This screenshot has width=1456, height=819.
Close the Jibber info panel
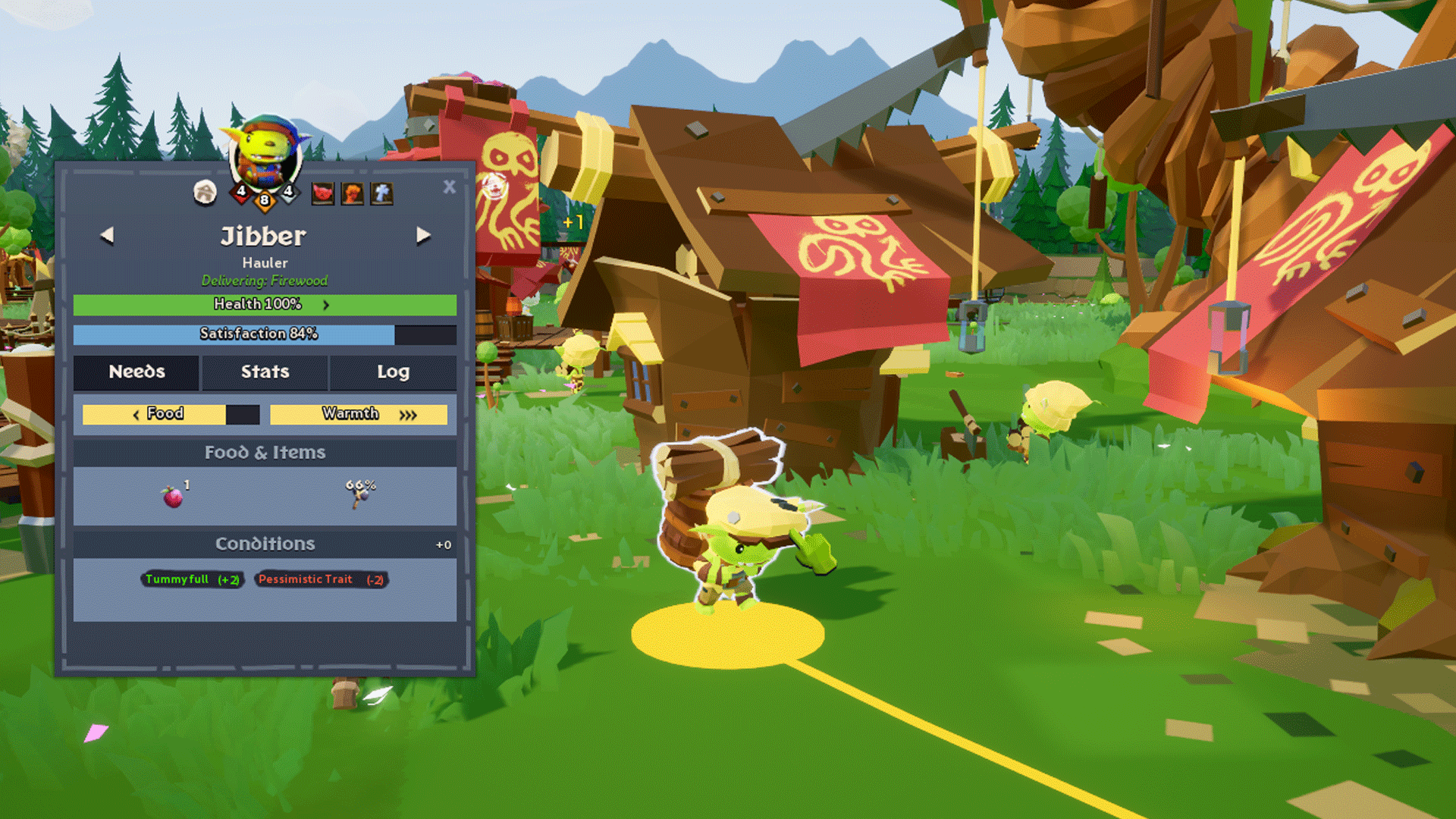tap(449, 187)
